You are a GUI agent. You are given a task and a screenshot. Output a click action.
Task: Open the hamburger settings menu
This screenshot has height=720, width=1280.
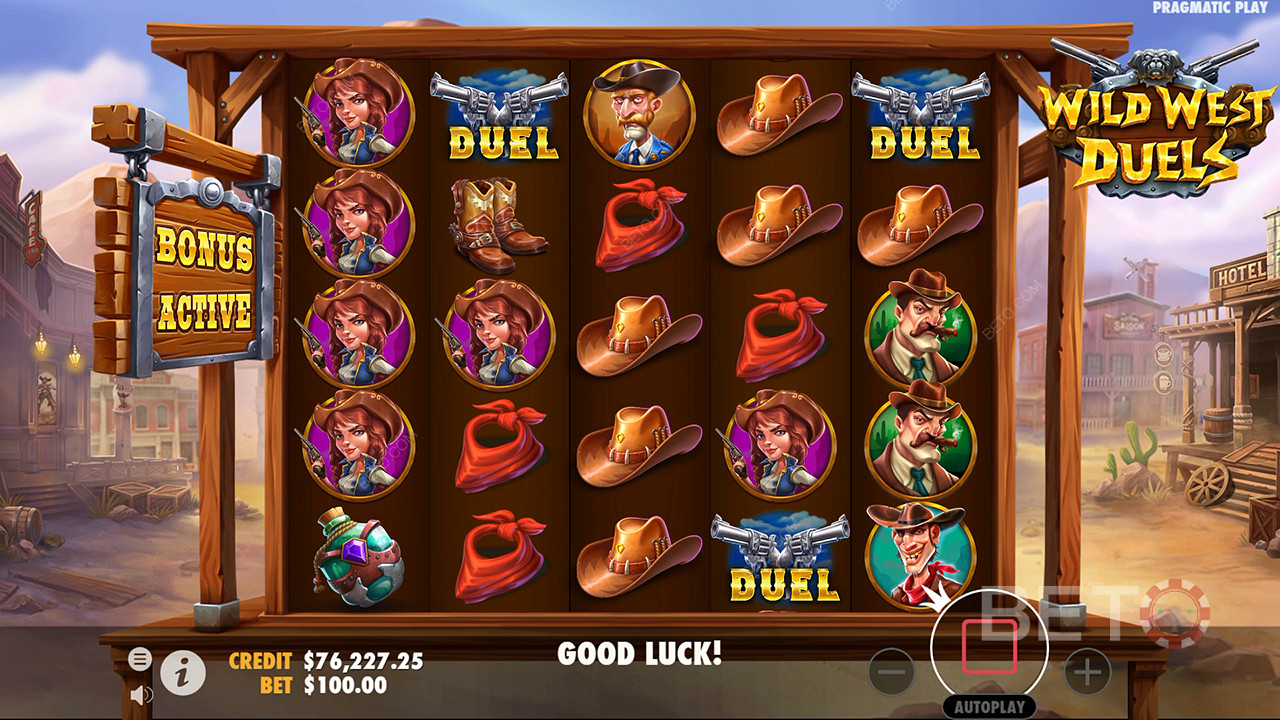coord(140,658)
